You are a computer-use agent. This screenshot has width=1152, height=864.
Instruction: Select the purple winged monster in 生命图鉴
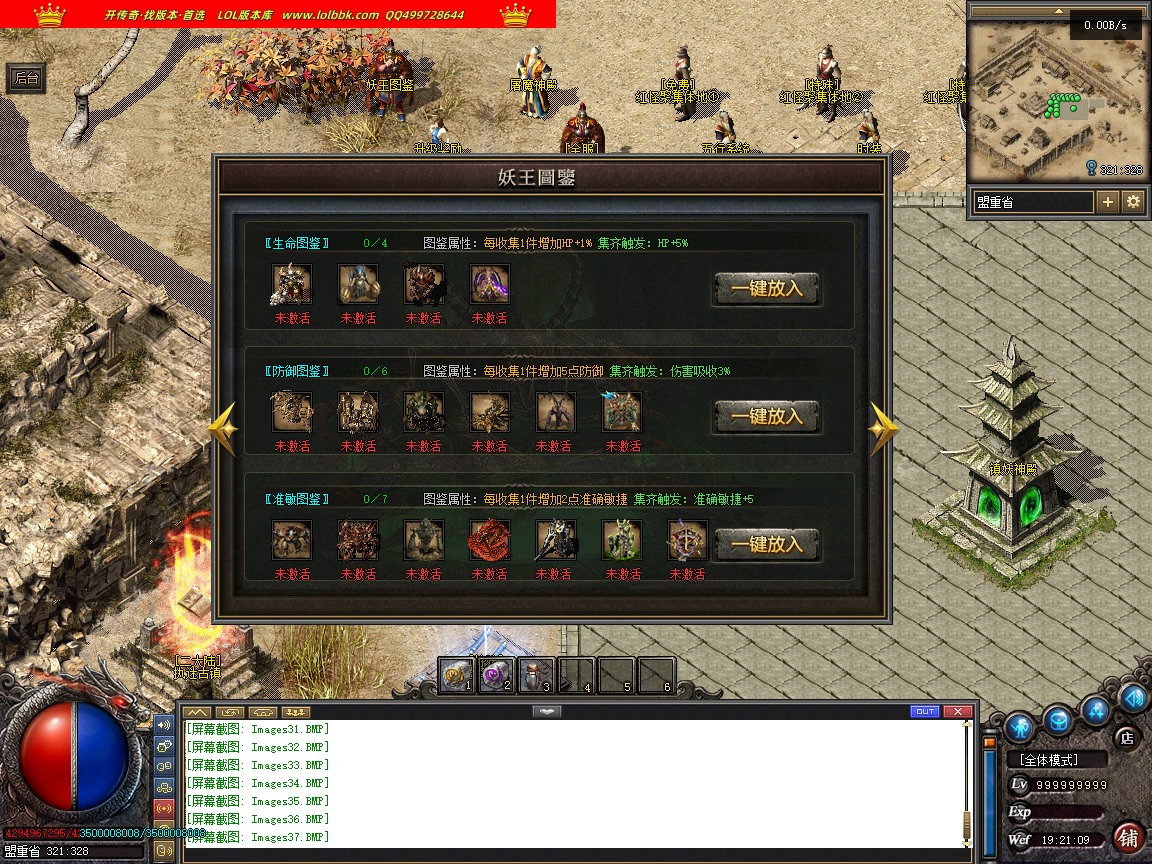point(490,284)
